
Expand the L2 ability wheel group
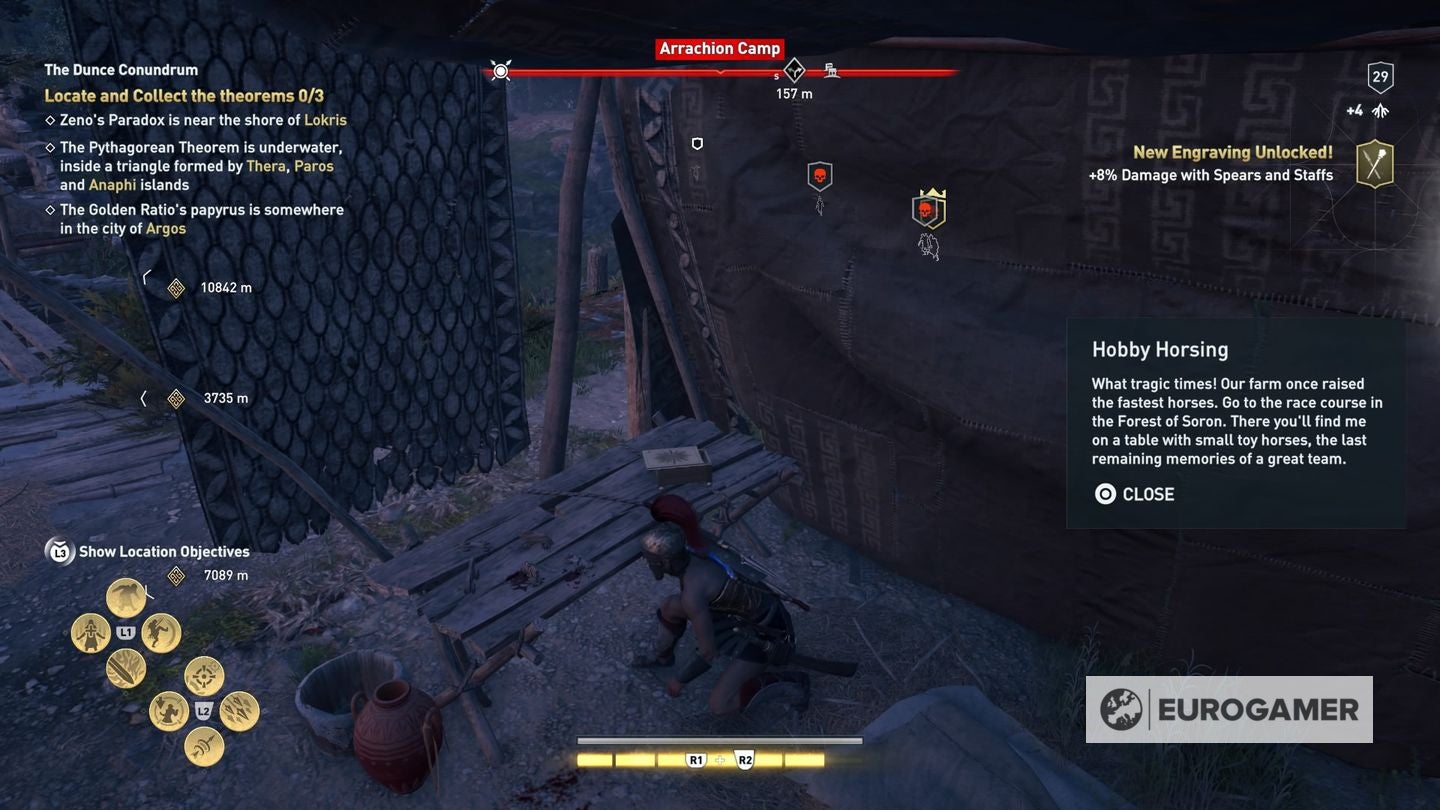[x=203, y=711]
